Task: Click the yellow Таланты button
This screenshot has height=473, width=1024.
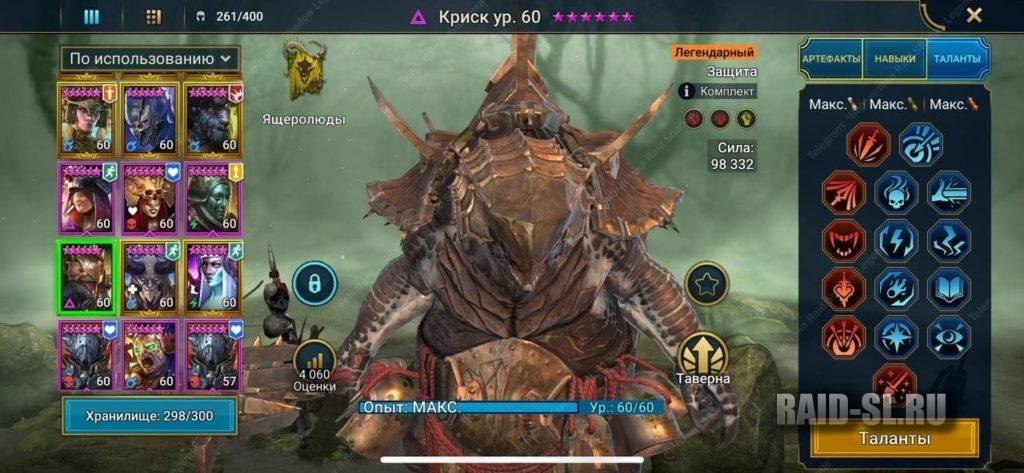Action: 894,438
